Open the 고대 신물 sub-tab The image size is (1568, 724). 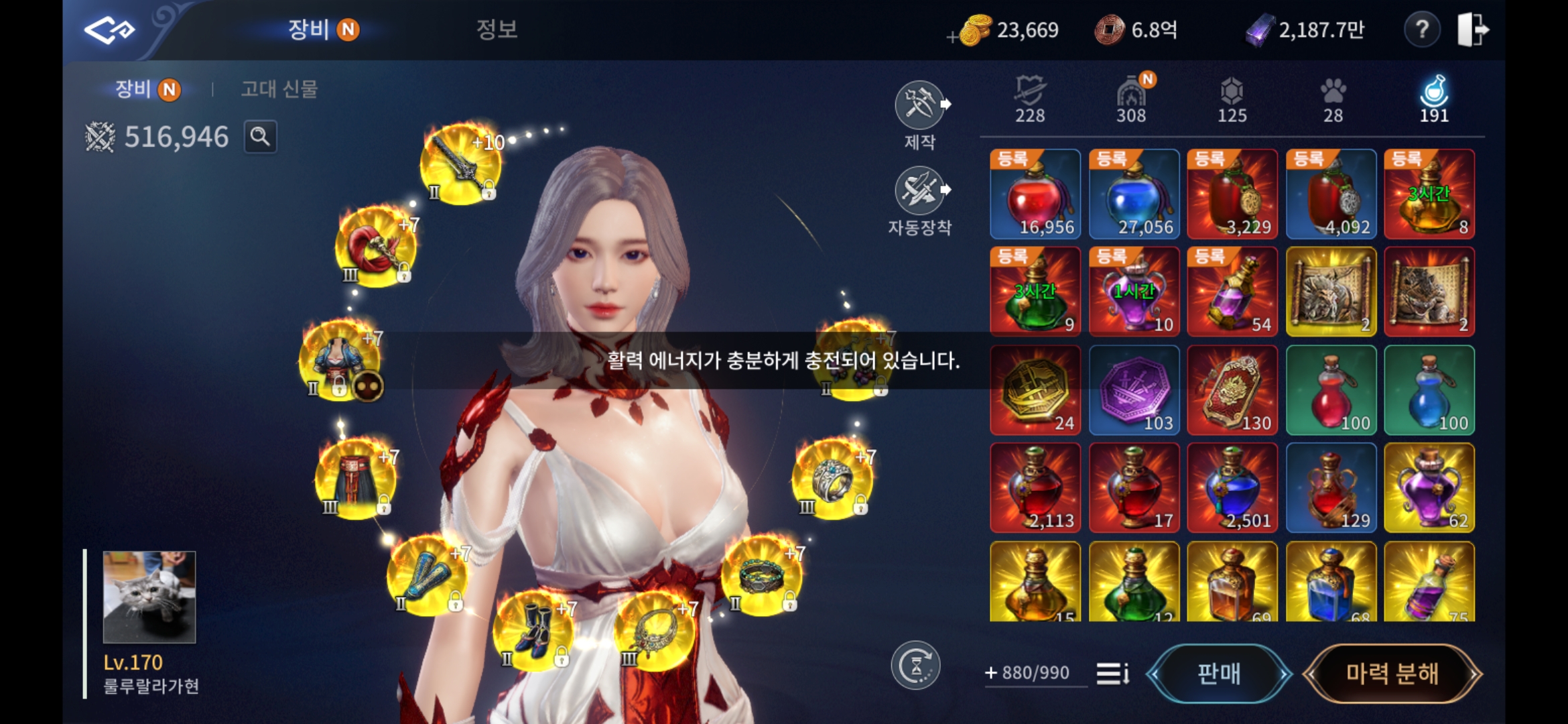(279, 89)
